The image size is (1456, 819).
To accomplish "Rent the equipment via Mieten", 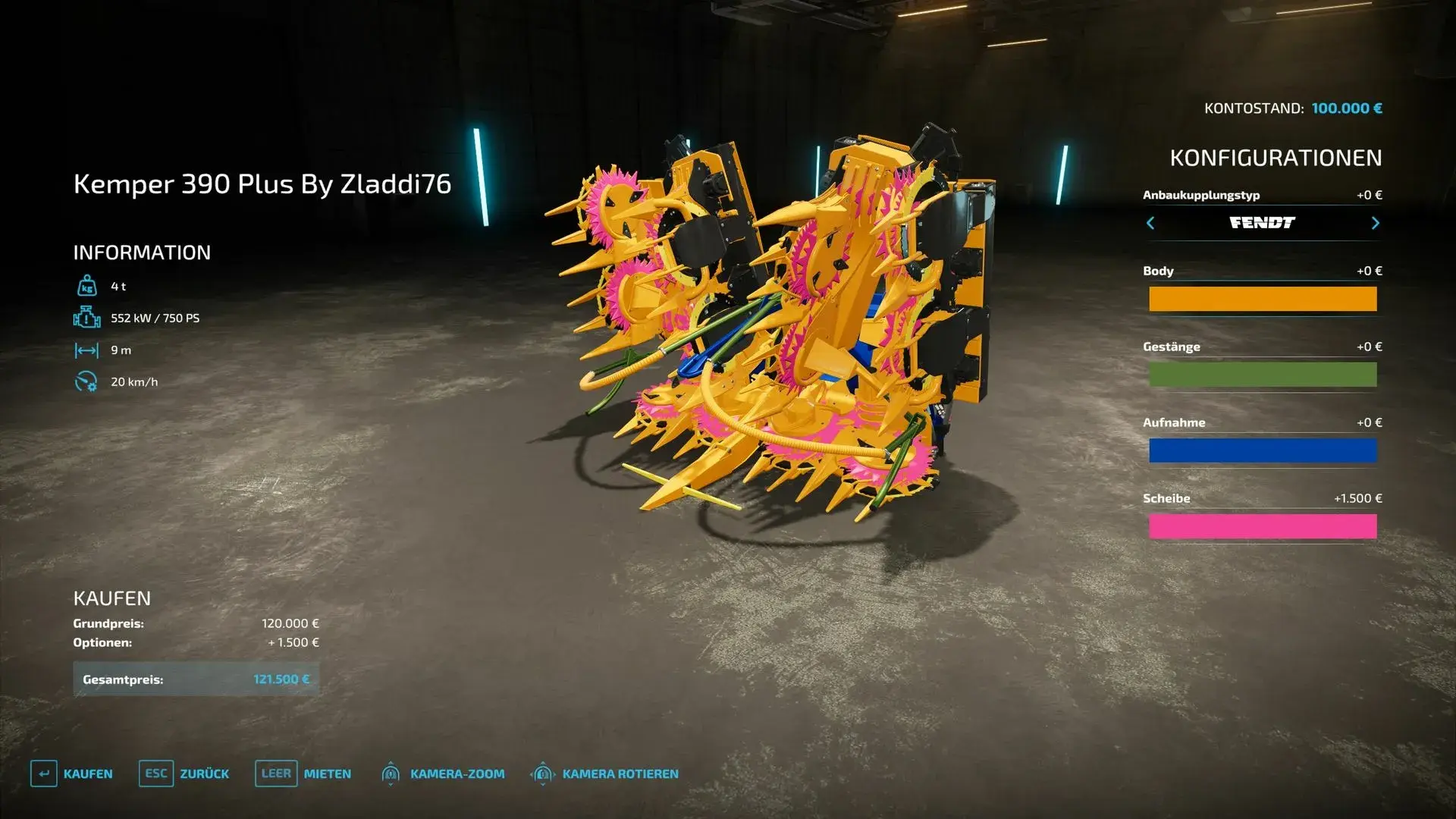I will (303, 773).
